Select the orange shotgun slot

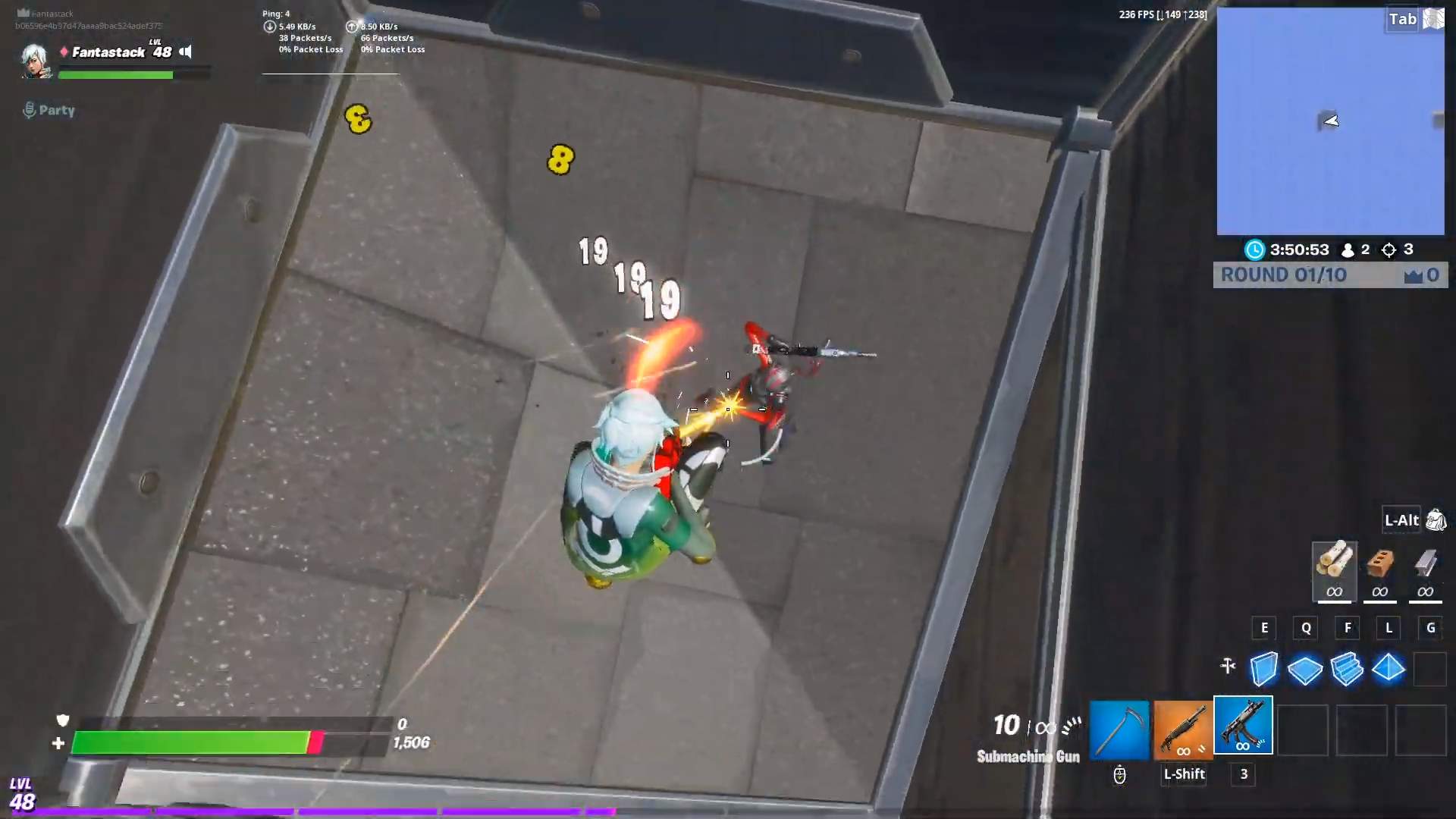tap(1182, 726)
